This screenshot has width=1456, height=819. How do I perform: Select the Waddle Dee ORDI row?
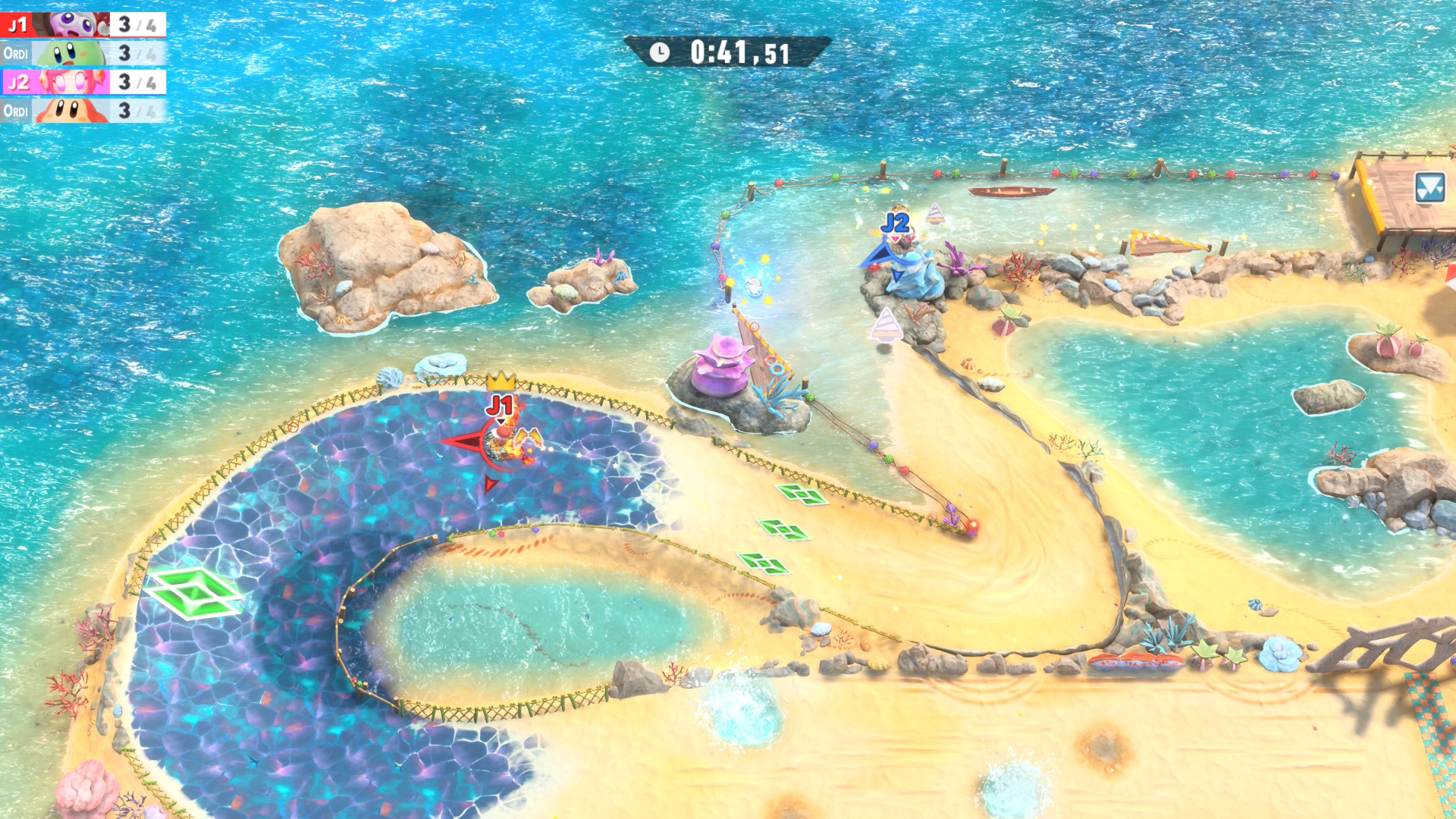click(83, 111)
